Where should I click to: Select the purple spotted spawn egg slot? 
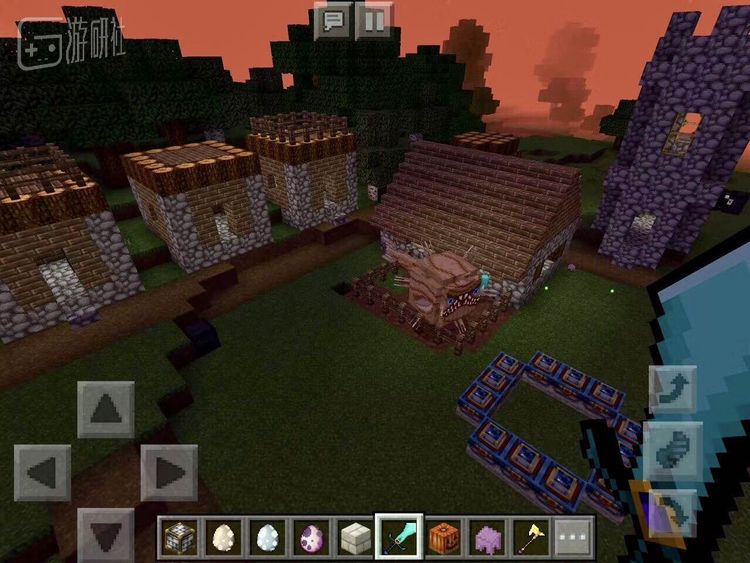311,538
